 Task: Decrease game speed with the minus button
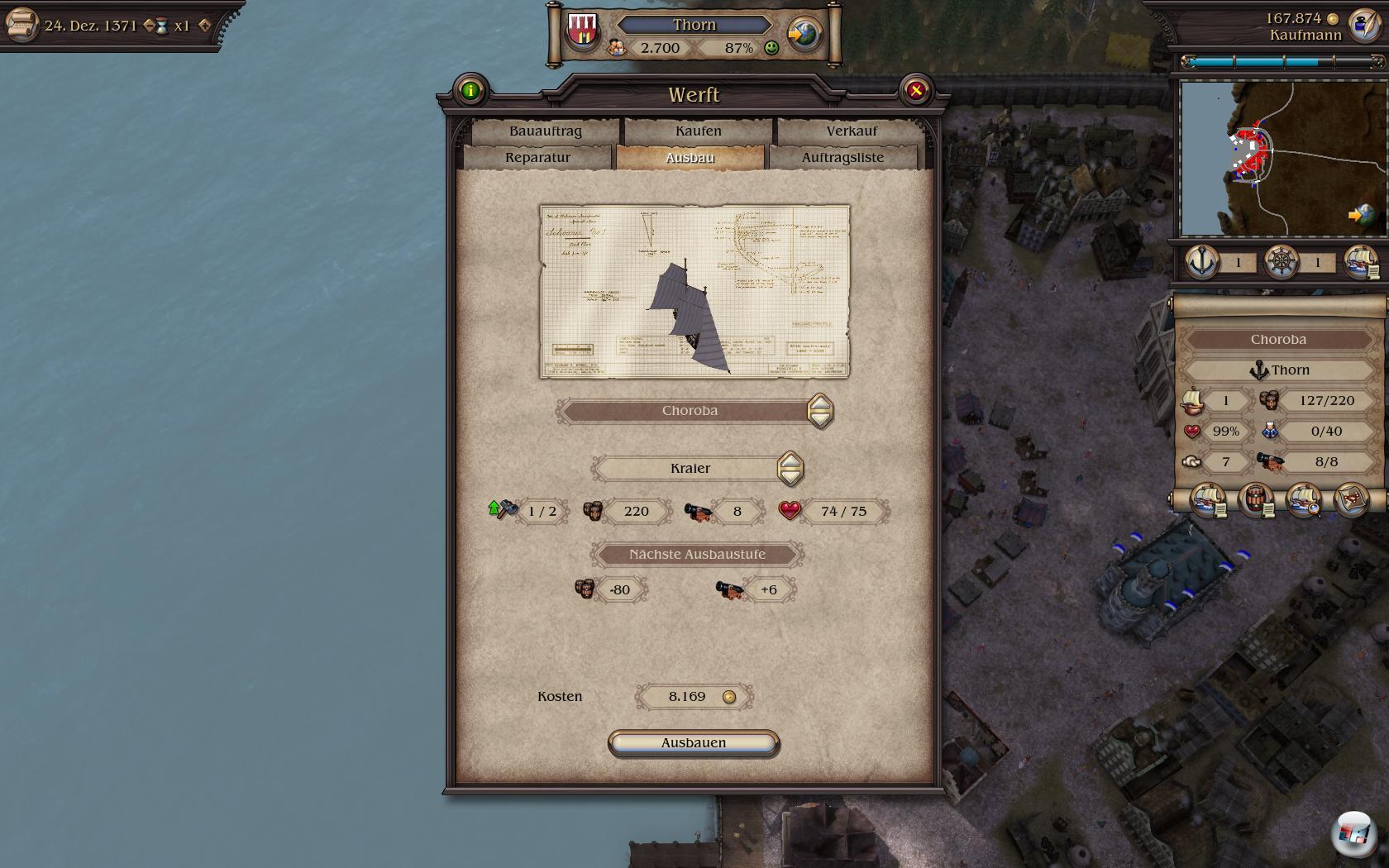click(149, 26)
